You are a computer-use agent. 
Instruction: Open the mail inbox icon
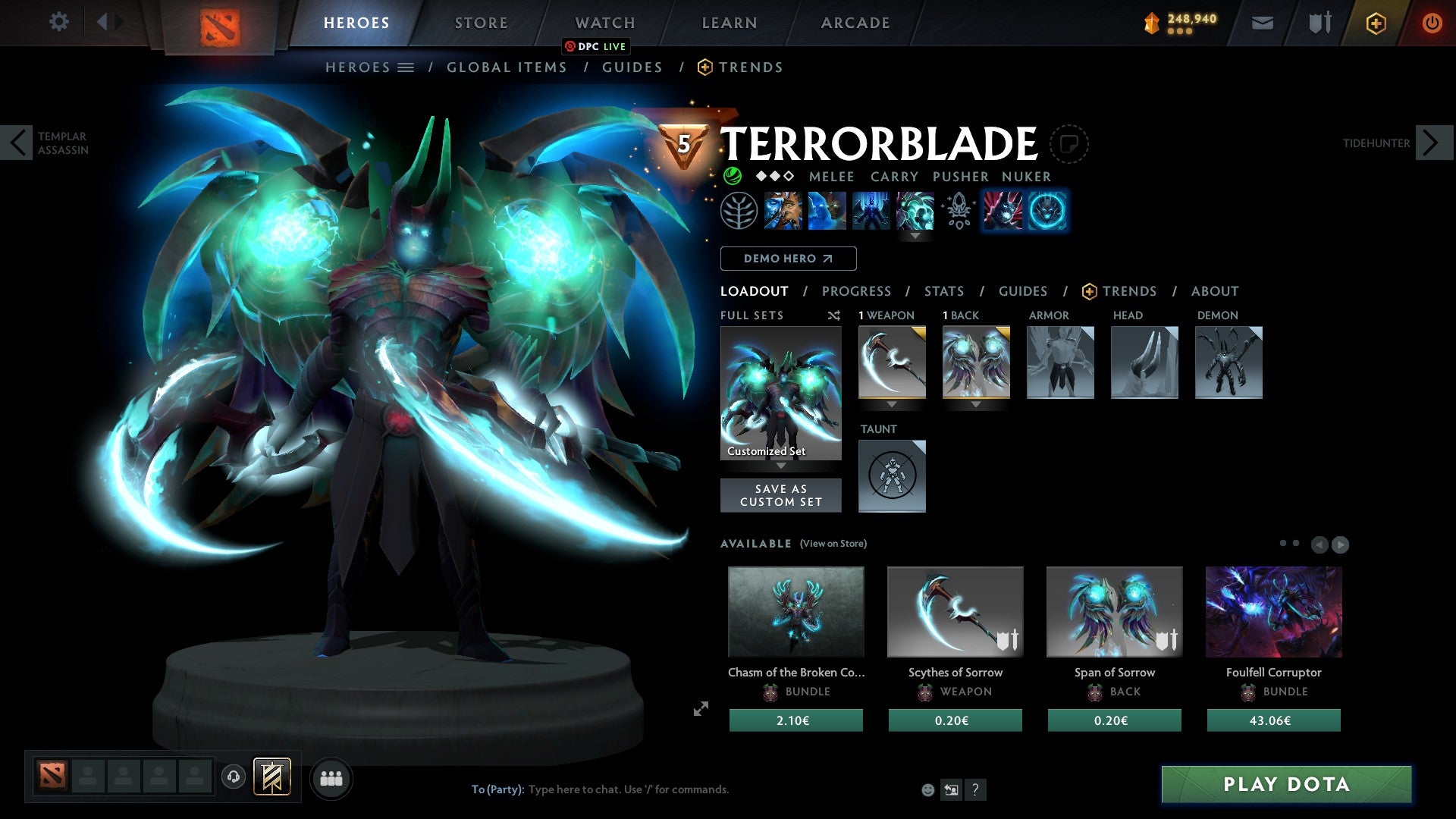1261,23
